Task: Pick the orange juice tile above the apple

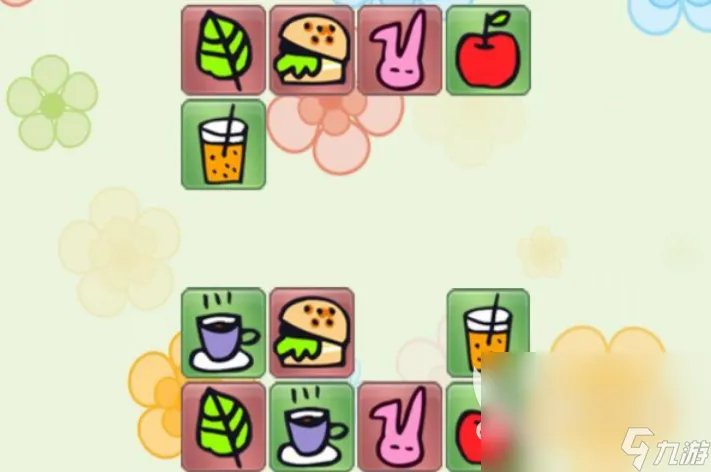Action: 487,332
